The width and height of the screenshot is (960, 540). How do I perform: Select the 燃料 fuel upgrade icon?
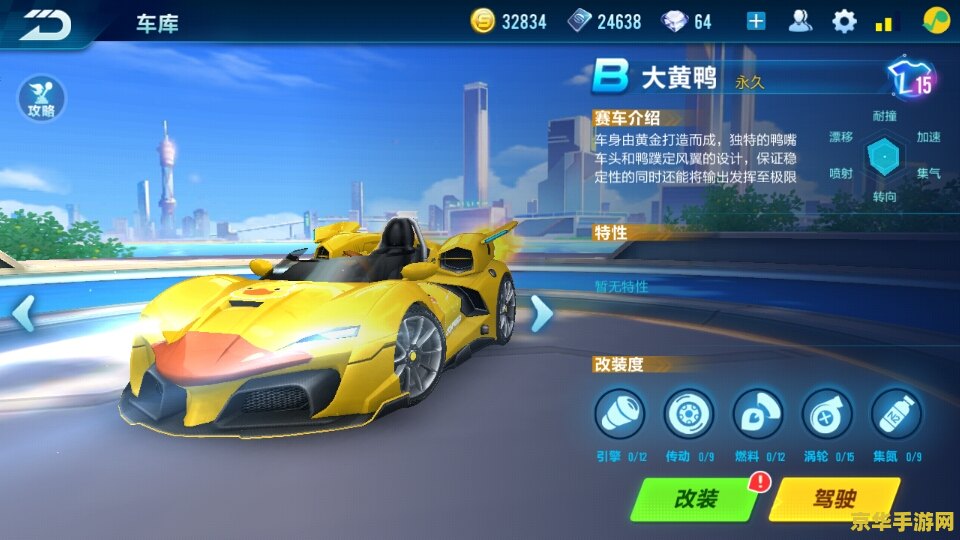tap(758, 414)
